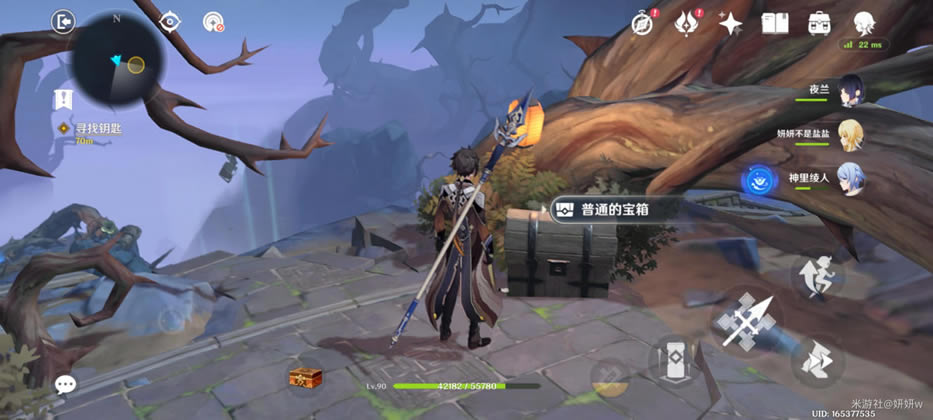933x420 pixels.
Task: Open the quest banner with exclamation mark
Action: tap(63, 99)
